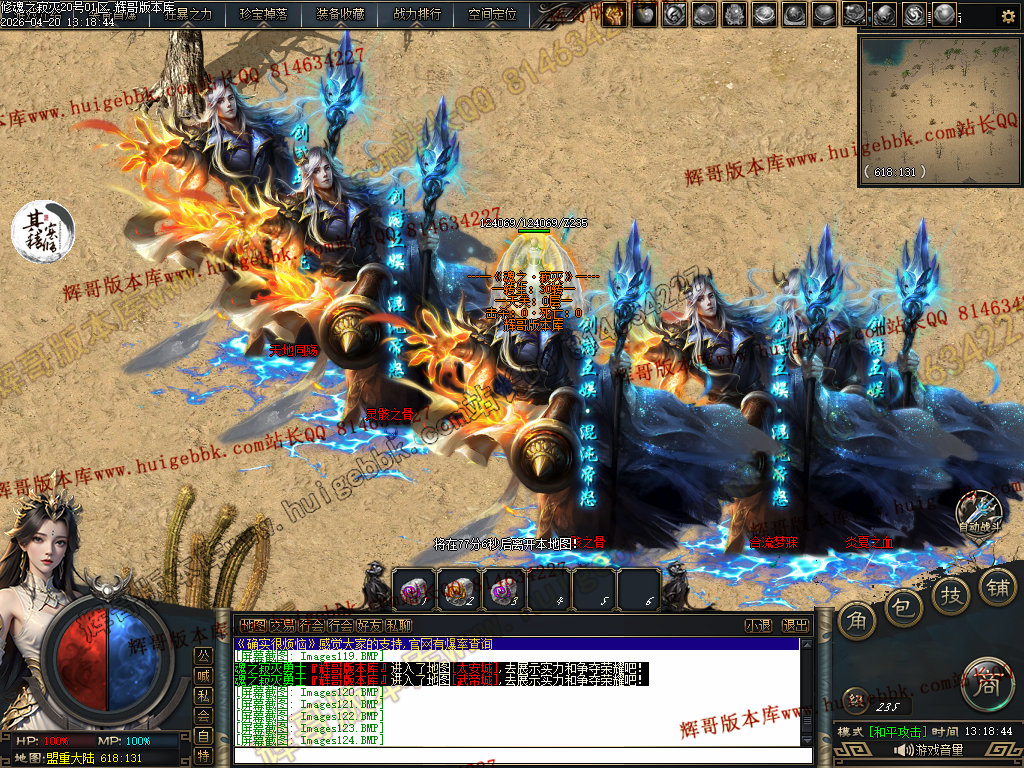Open the 战力排行 ranking menu
Screen dimensions: 1024x768
[417, 14]
